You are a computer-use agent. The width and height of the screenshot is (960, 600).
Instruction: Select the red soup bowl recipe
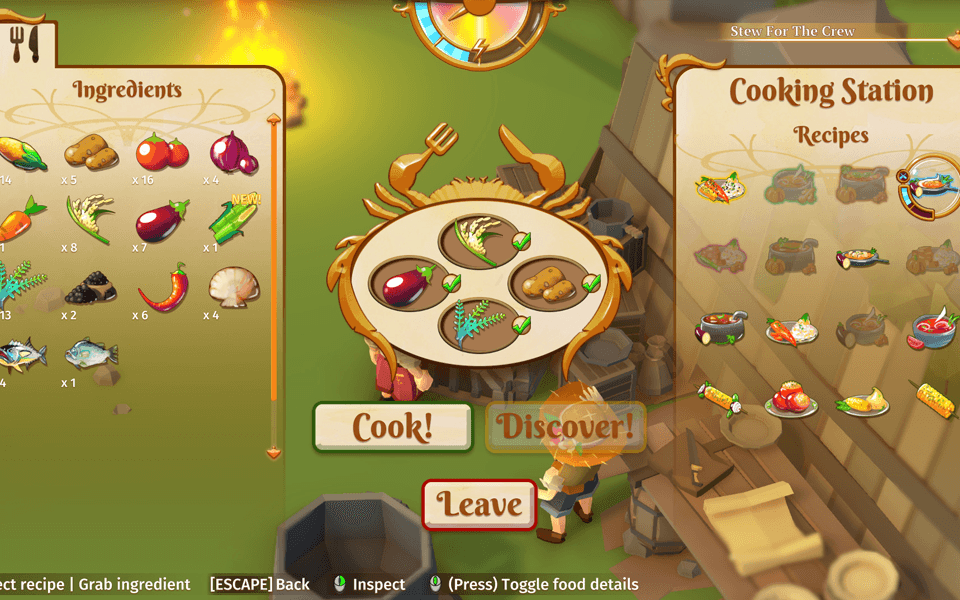(x=932, y=329)
